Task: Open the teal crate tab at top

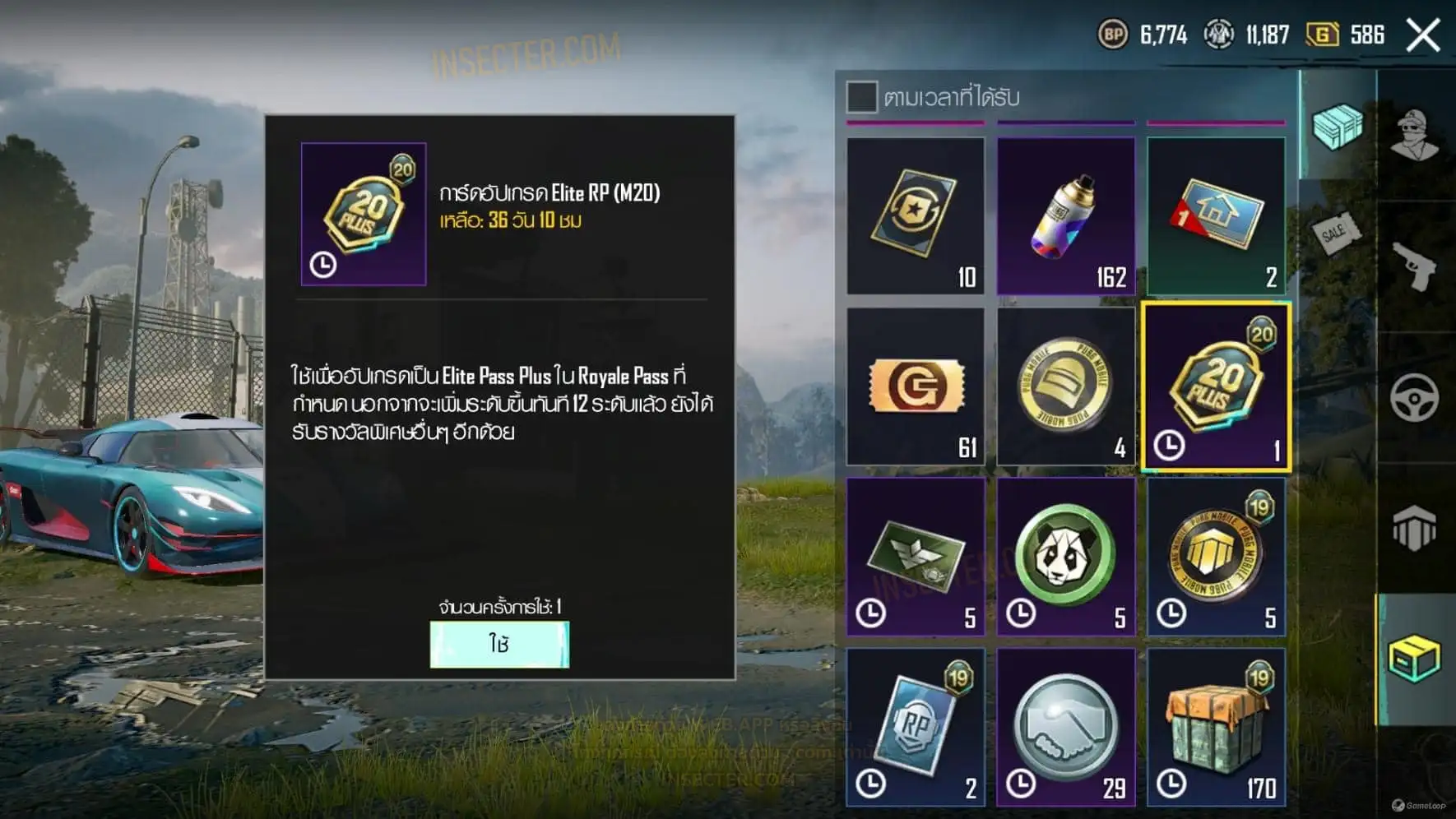Action: (1338, 126)
